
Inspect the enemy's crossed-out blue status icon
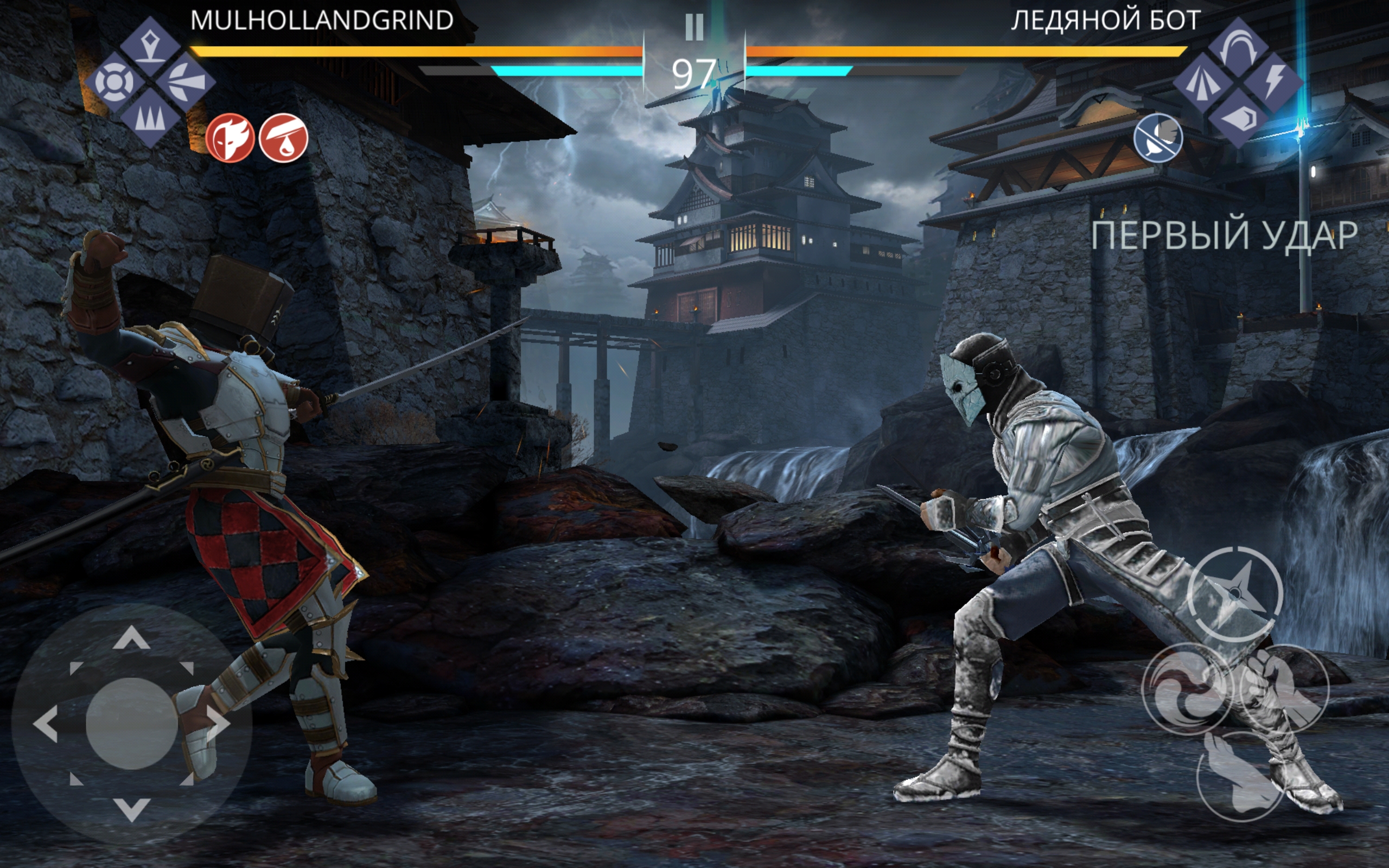click(x=1158, y=138)
